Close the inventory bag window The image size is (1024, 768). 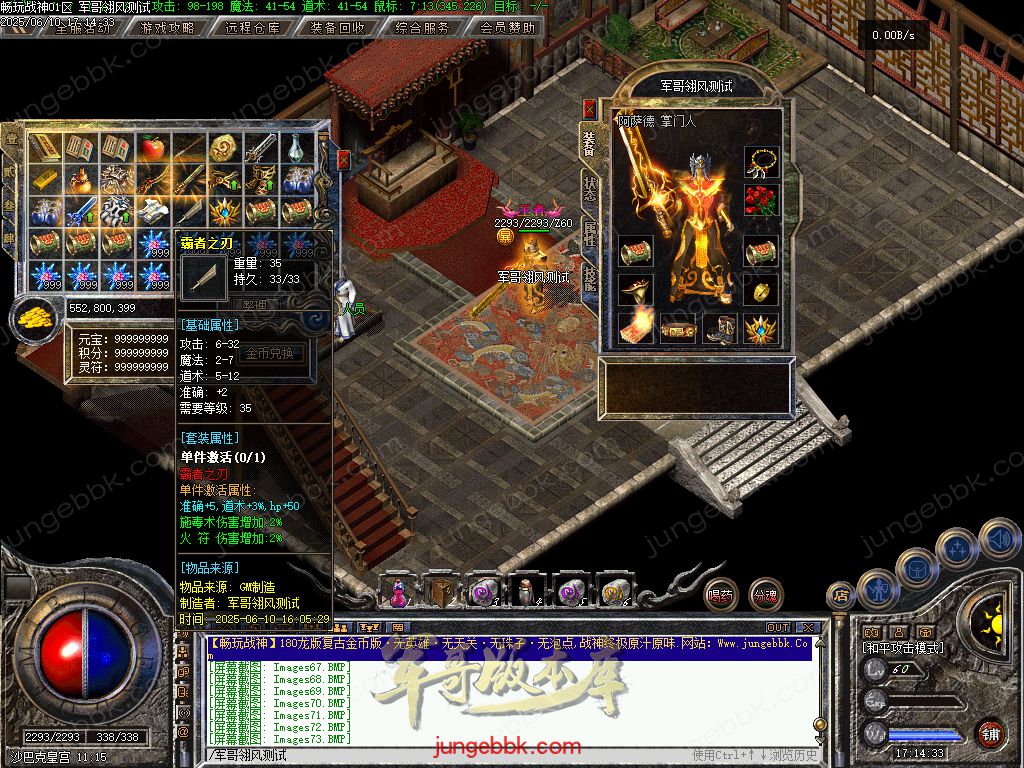(344, 159)
